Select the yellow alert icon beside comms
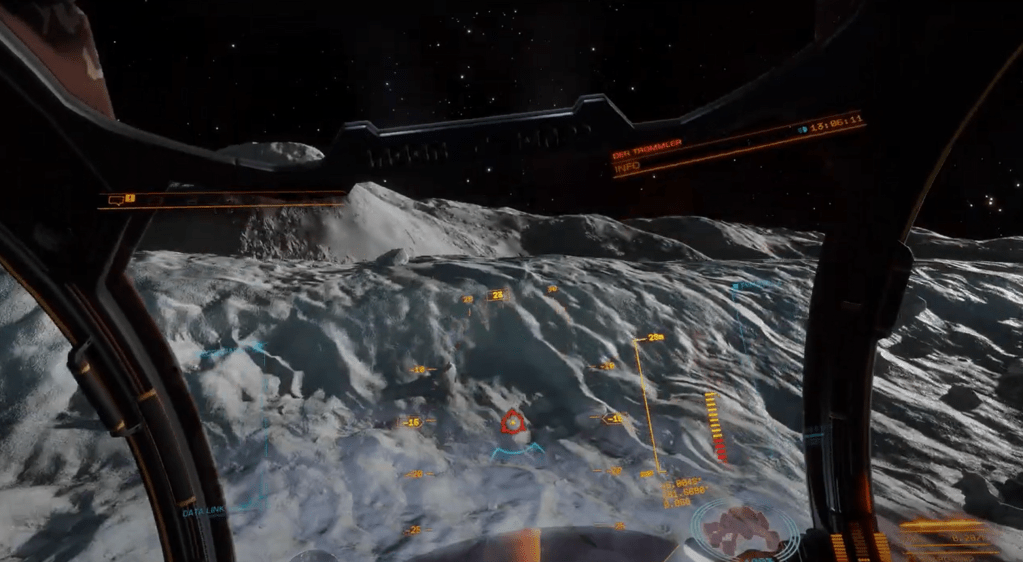Screen dimensions: 1023x562 pyautogui.click(x=129, y=200)
